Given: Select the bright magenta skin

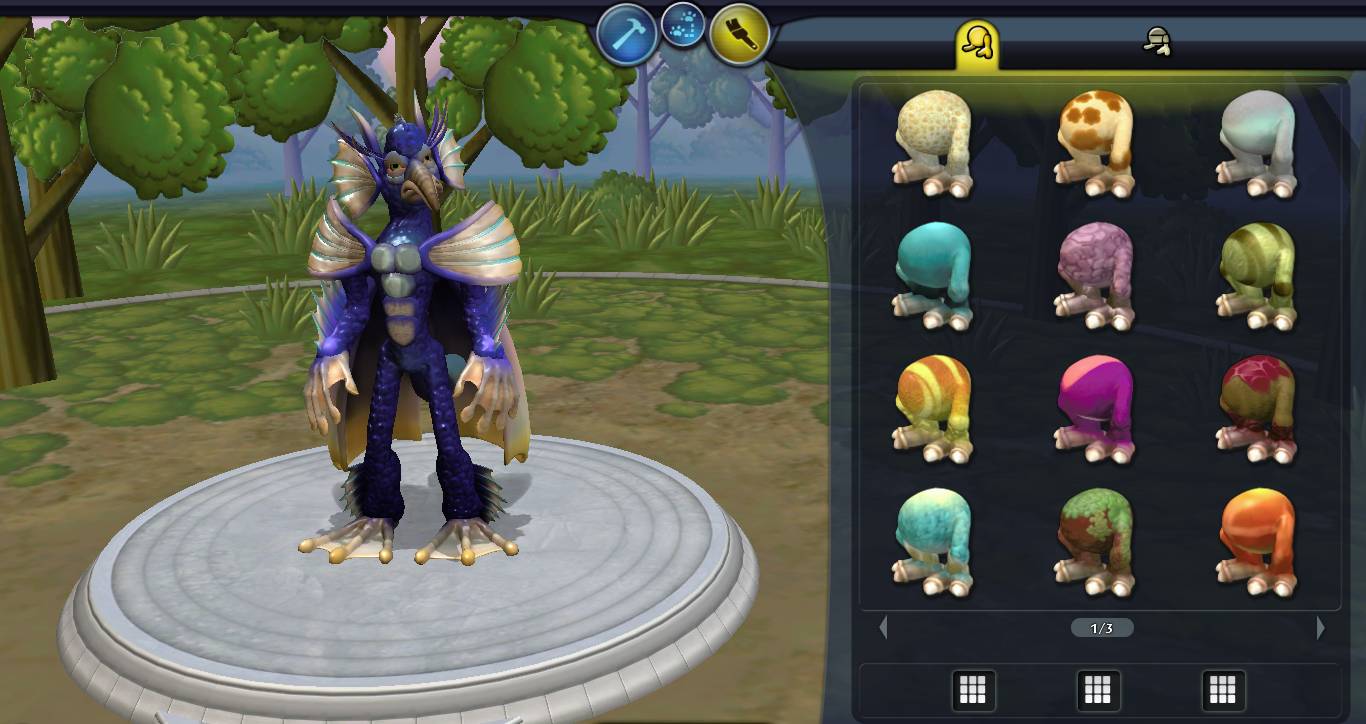Looking at the screenshot, I should click(x=1096, y=408).
